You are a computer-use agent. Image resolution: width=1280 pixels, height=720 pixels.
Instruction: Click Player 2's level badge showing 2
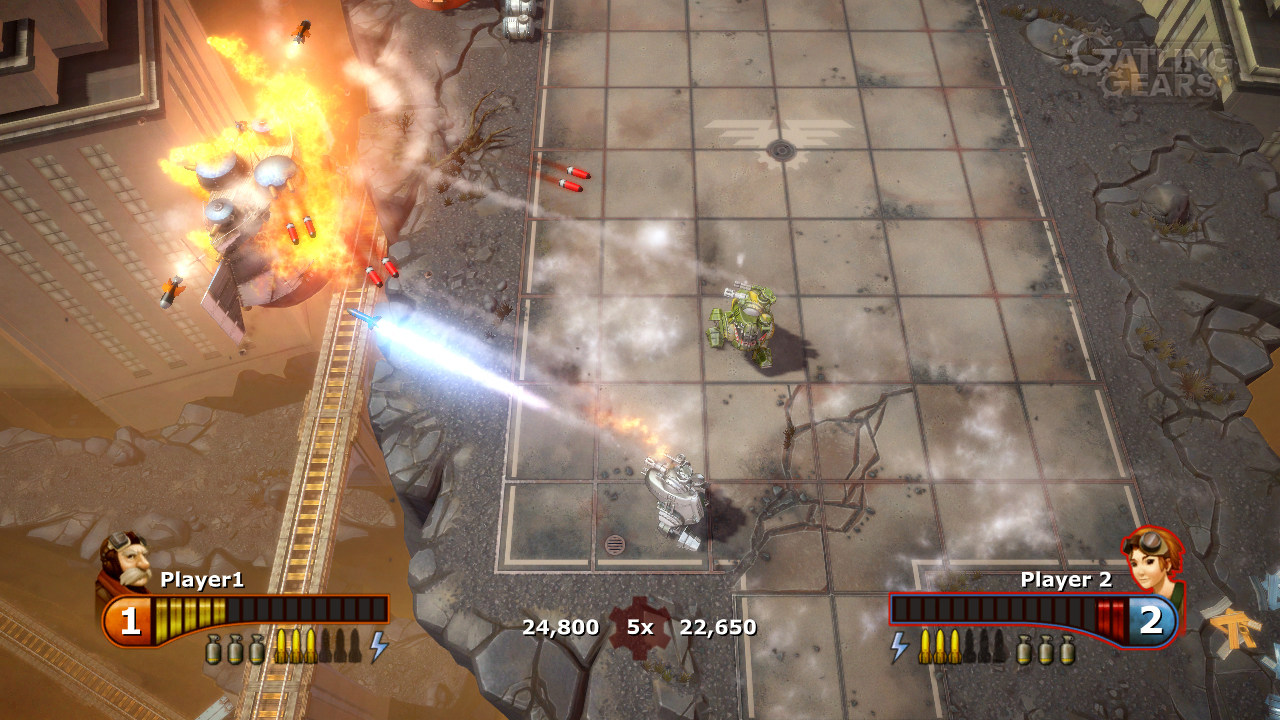(1151, 619)
